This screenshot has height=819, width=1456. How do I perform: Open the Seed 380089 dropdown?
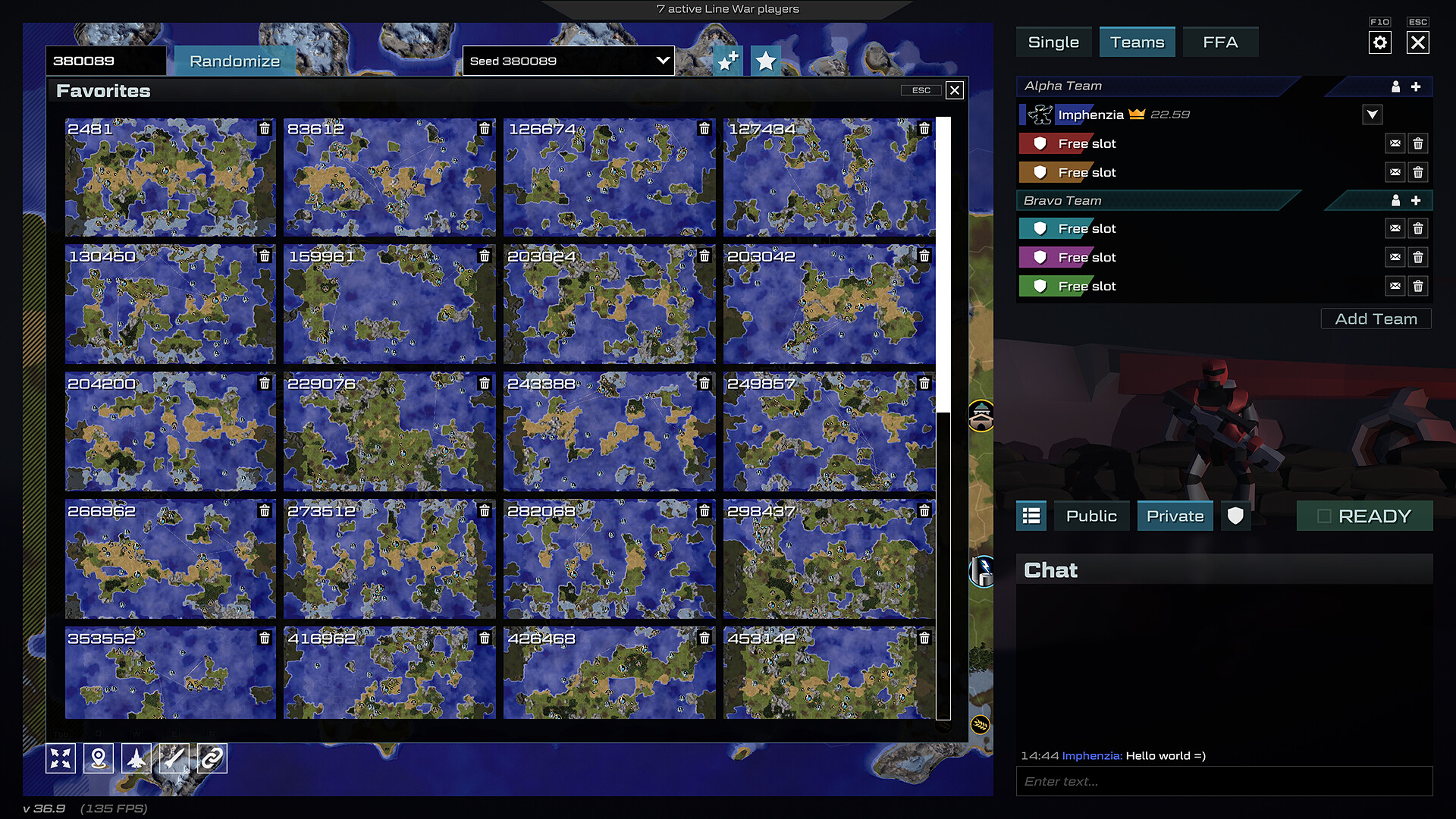coord(567,61)
